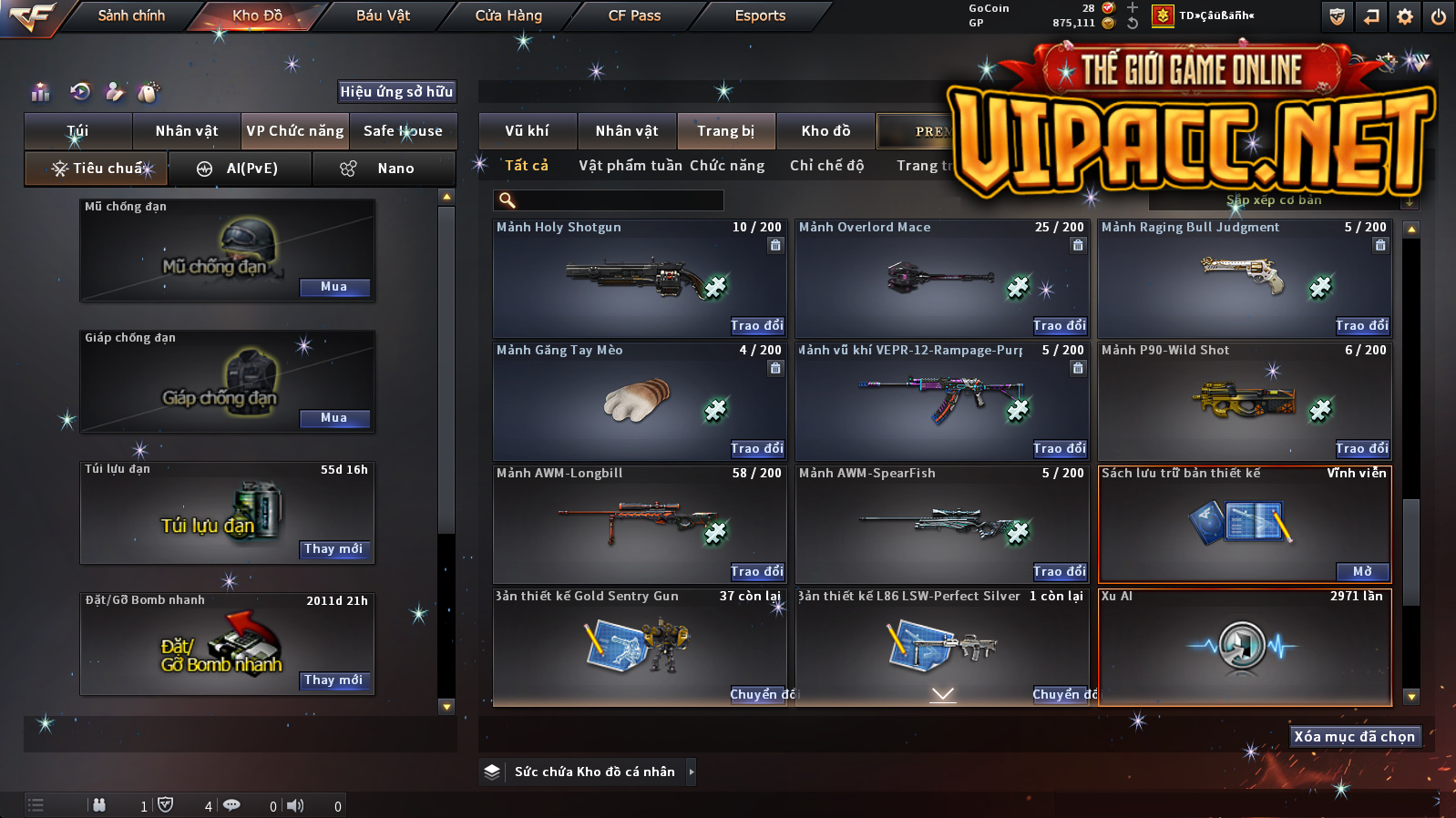
Task: Open the gear settings icon
Action: [x=1405, y=16]
